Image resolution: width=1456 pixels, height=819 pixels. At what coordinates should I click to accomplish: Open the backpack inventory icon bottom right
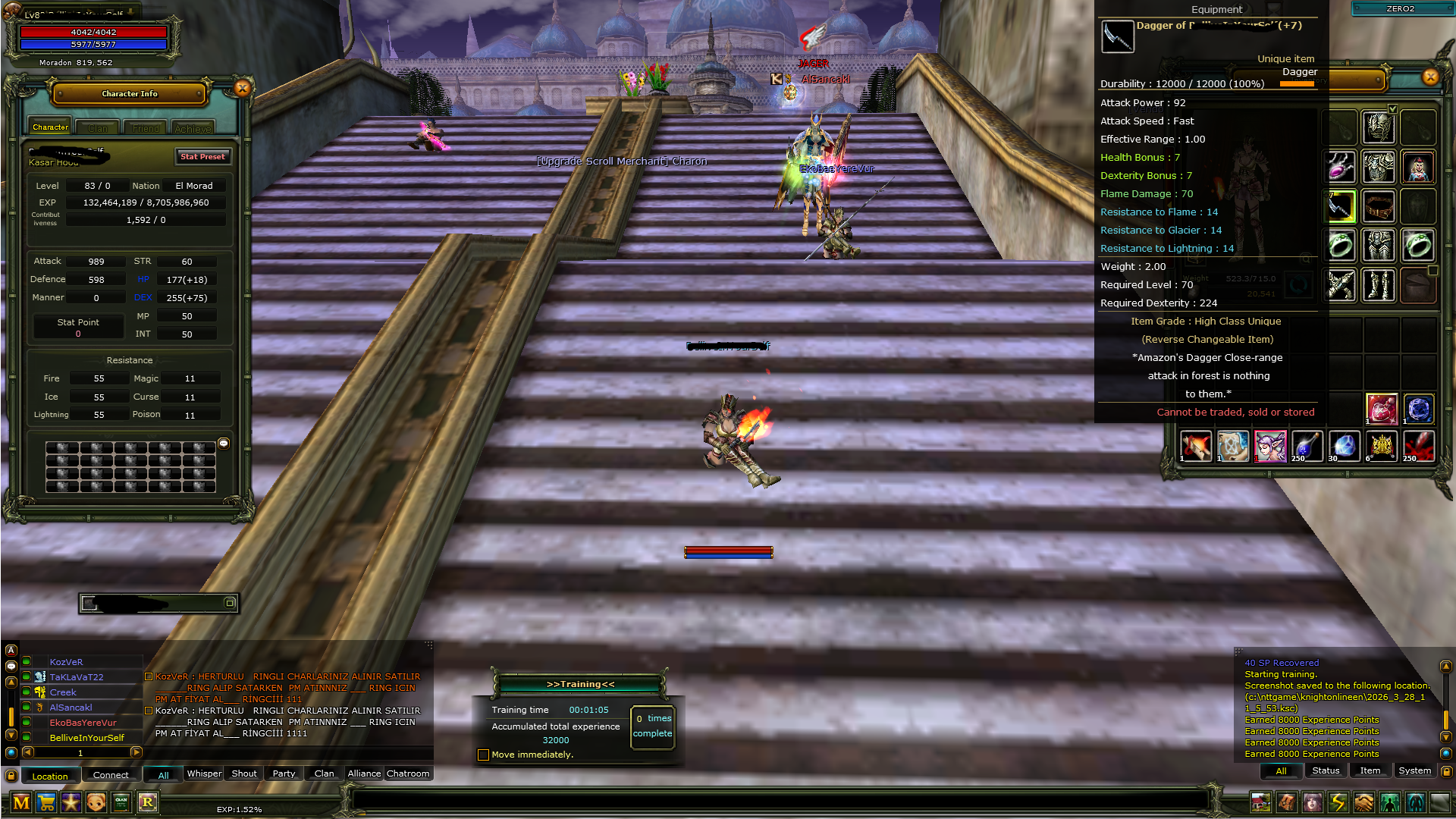[x=1287, y=803]
